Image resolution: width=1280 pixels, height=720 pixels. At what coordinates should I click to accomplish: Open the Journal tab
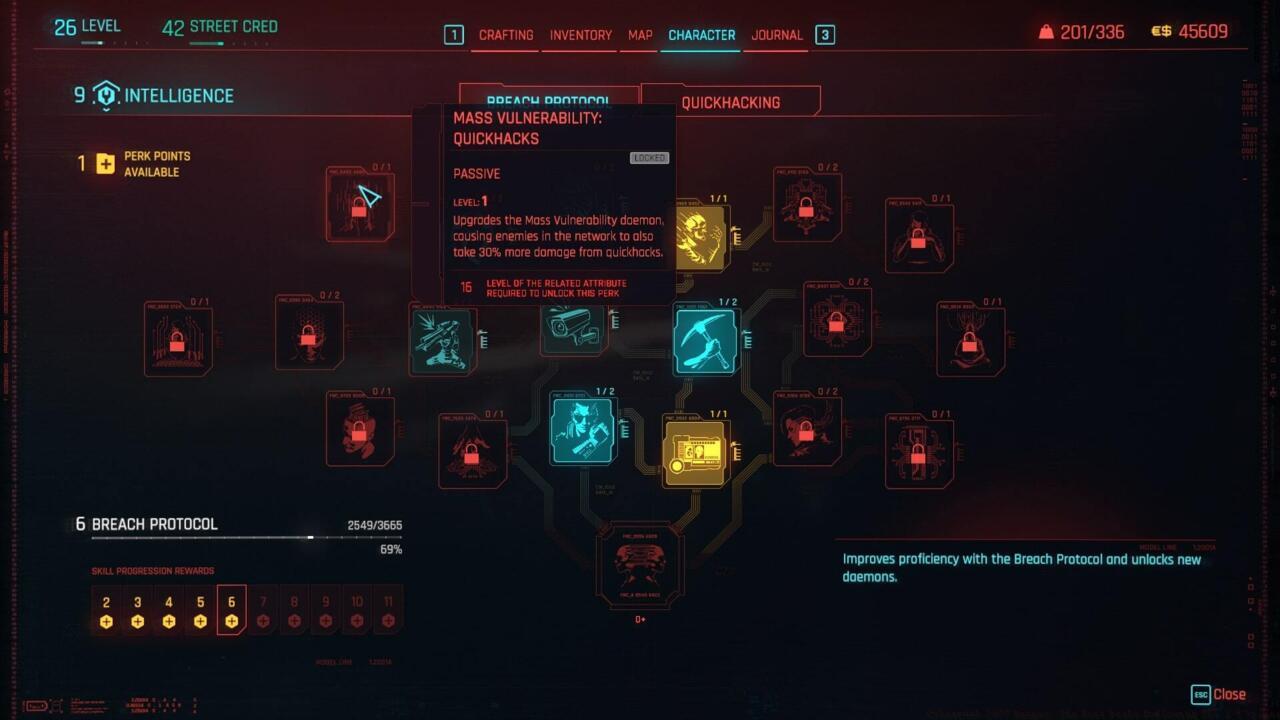776,35
